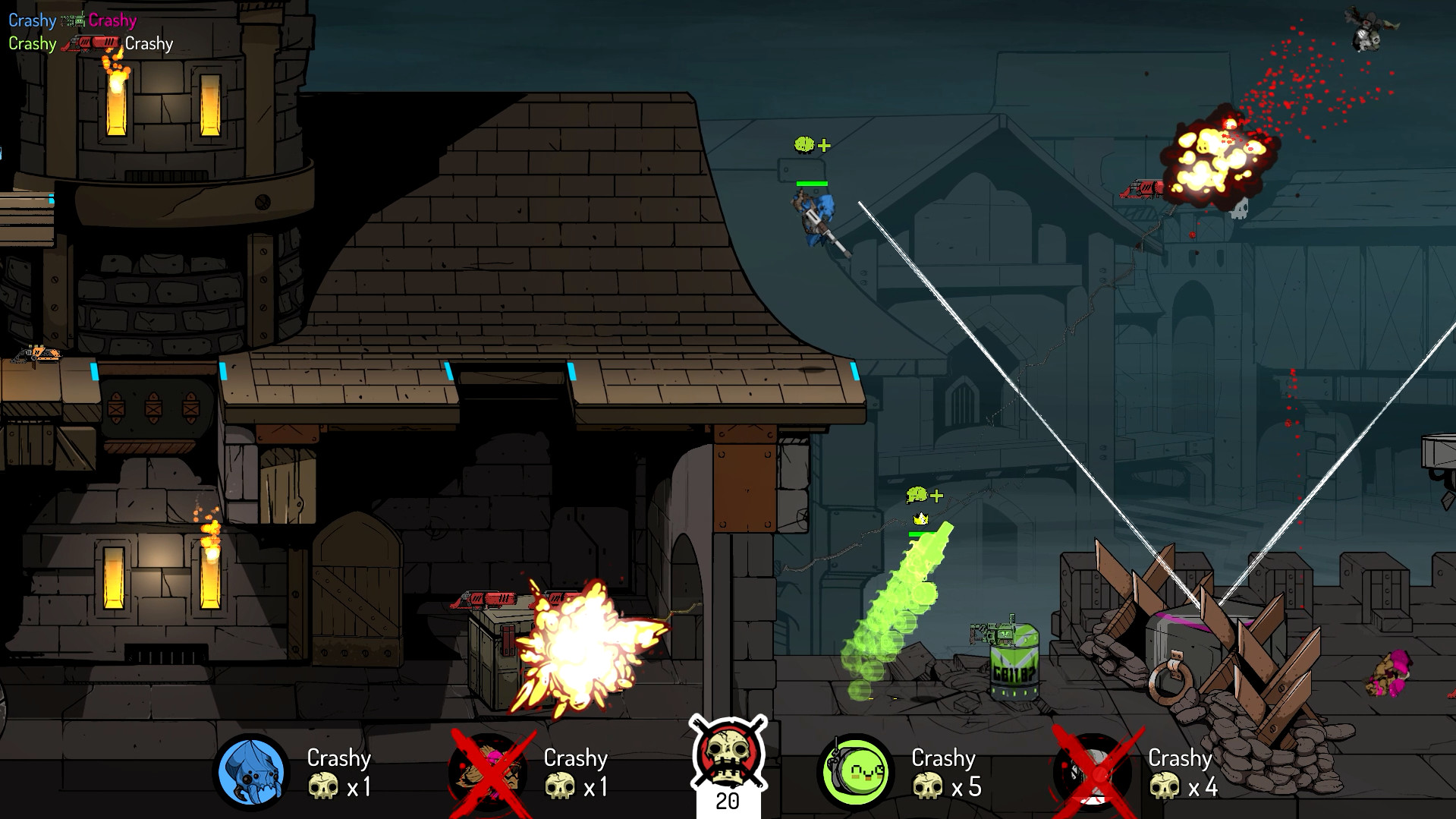The image size is (1456, 819).
Task: Click the central skull kill-target emblem
Action: pyautogui.click(x=728, y=754)
